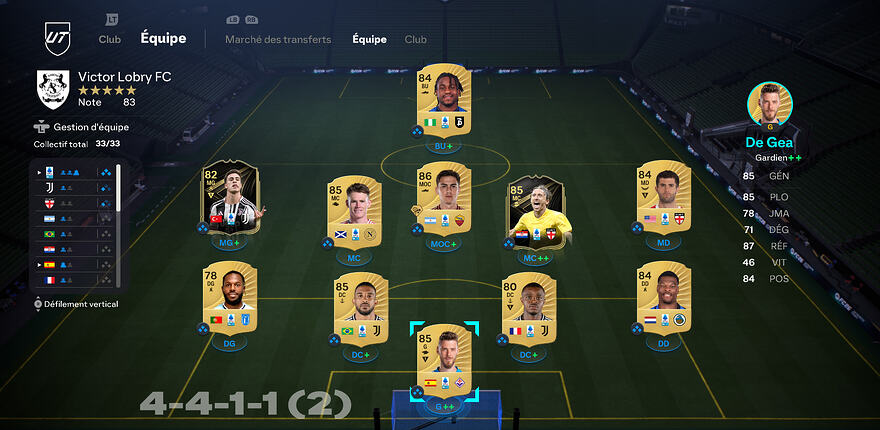
Task: Select the 84-rated MD right midfielder card
Action: [x=664, y=198]
